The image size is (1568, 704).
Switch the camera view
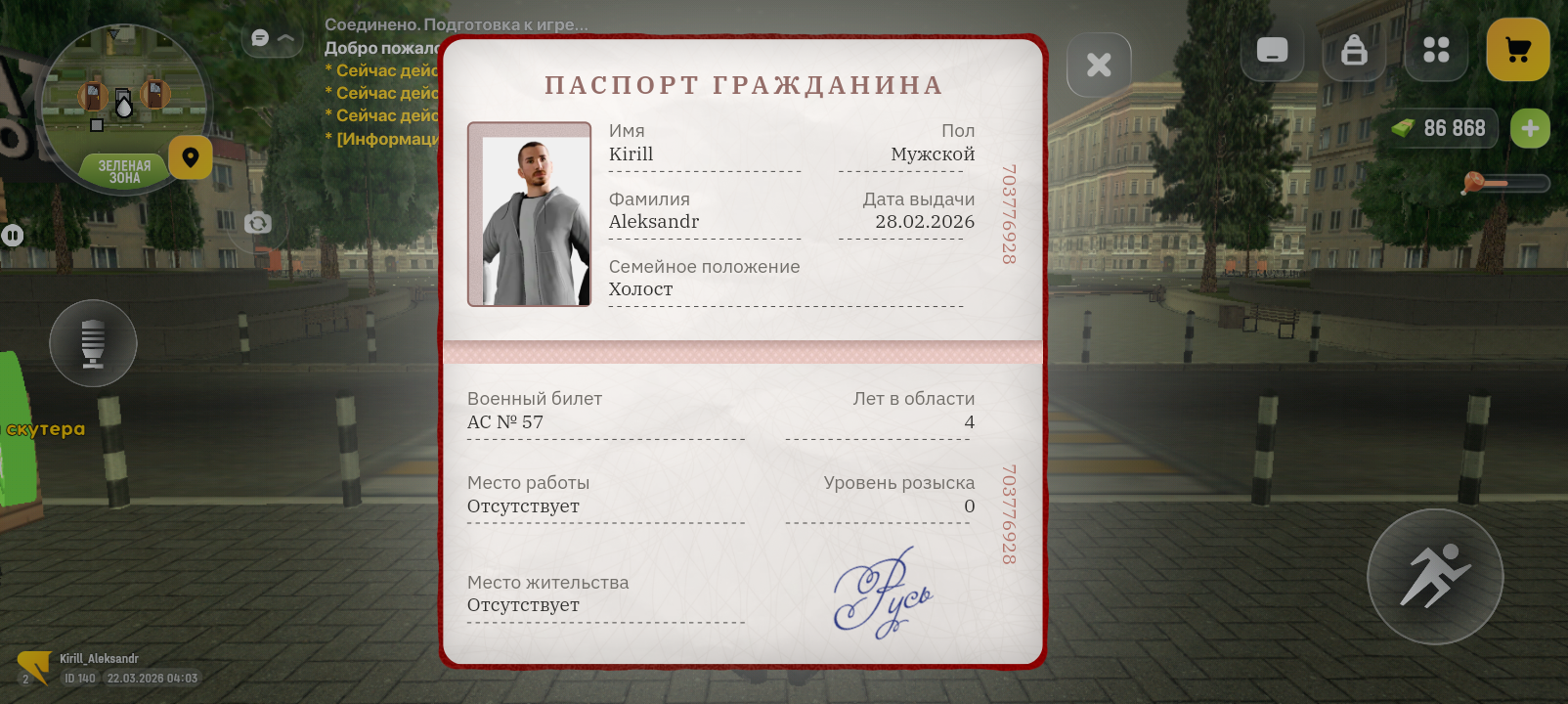coord(256,223)
